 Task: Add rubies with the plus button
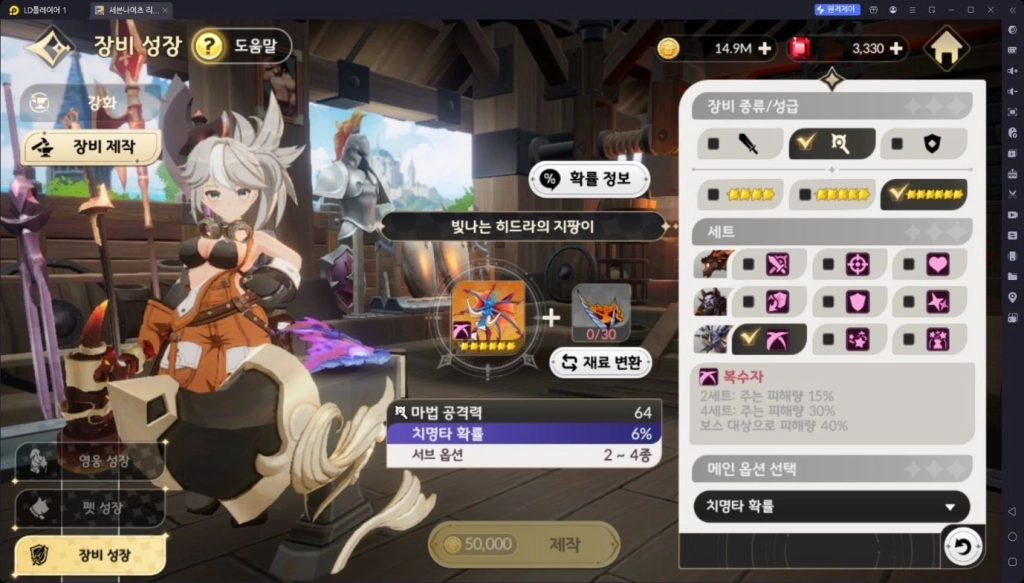point(895,48)
